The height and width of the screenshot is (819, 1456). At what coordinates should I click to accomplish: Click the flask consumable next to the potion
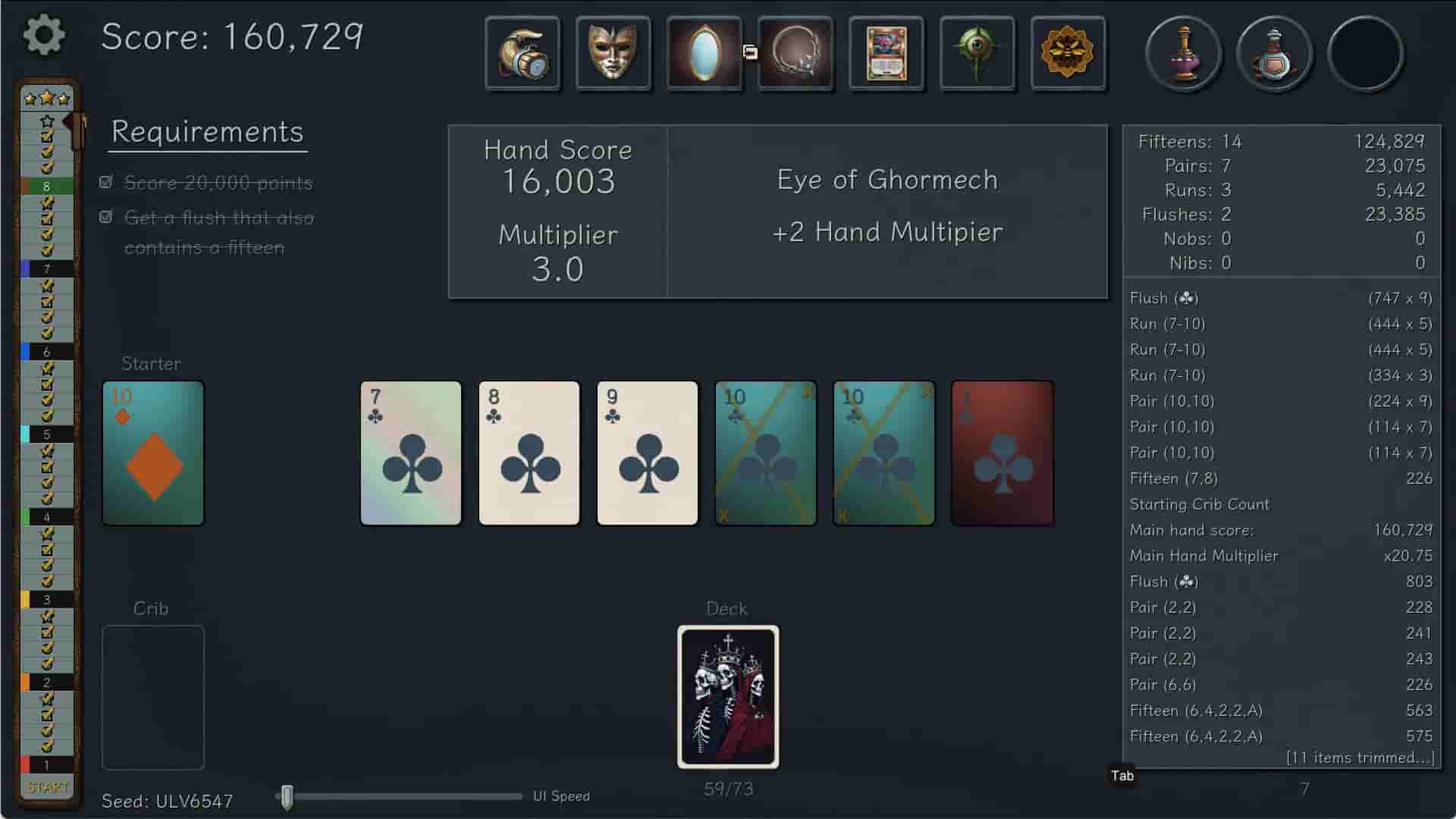[1275, 53]
